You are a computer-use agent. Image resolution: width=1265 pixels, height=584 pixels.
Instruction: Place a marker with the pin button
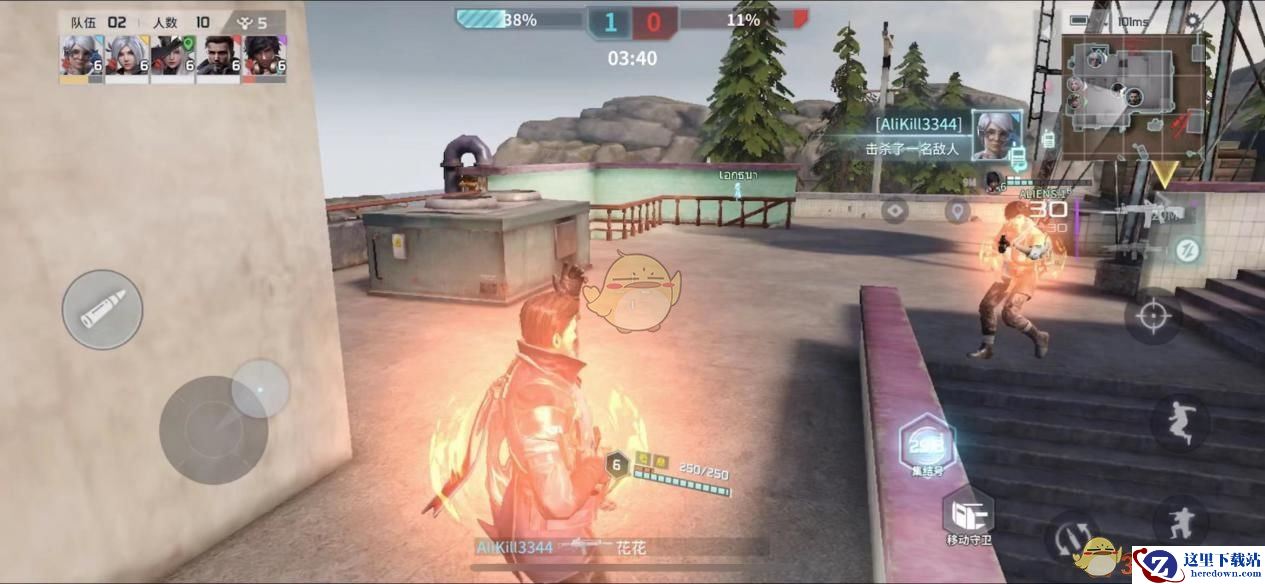click(x=958, y=211)
